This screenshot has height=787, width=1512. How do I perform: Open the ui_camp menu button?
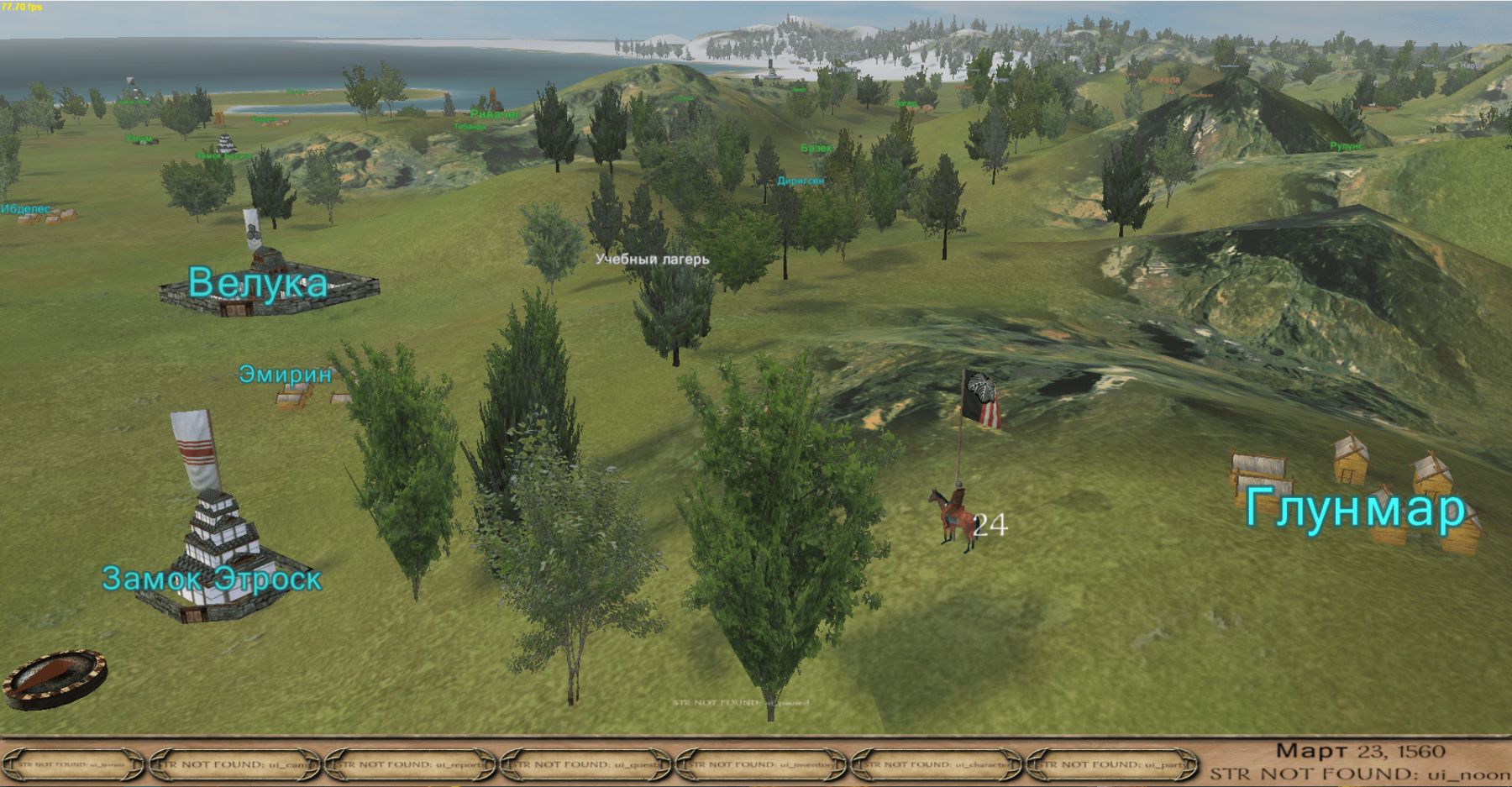(x=236, y=764)
